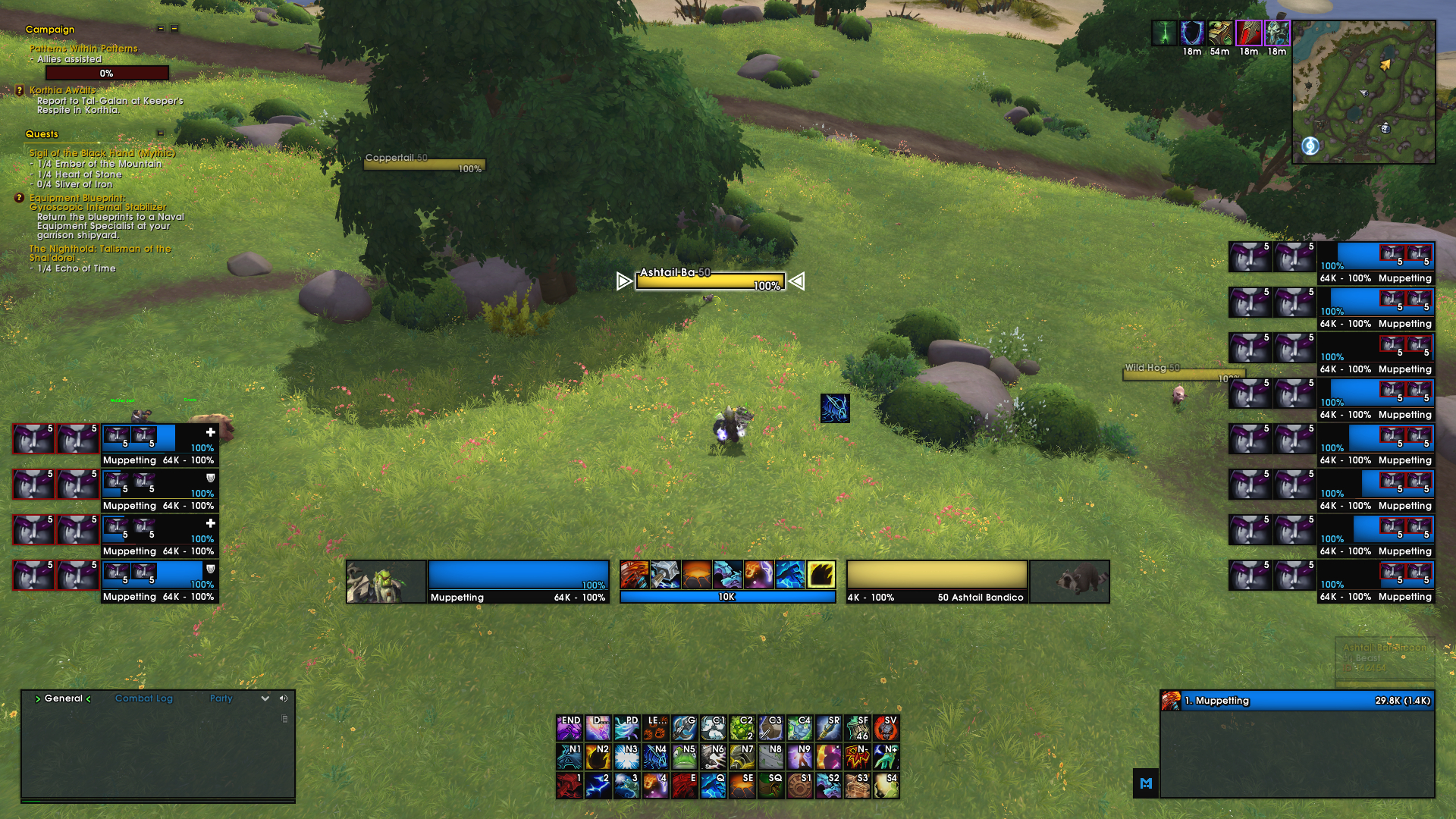Select the Sigil of the Black Hand quest

[102, 153]
